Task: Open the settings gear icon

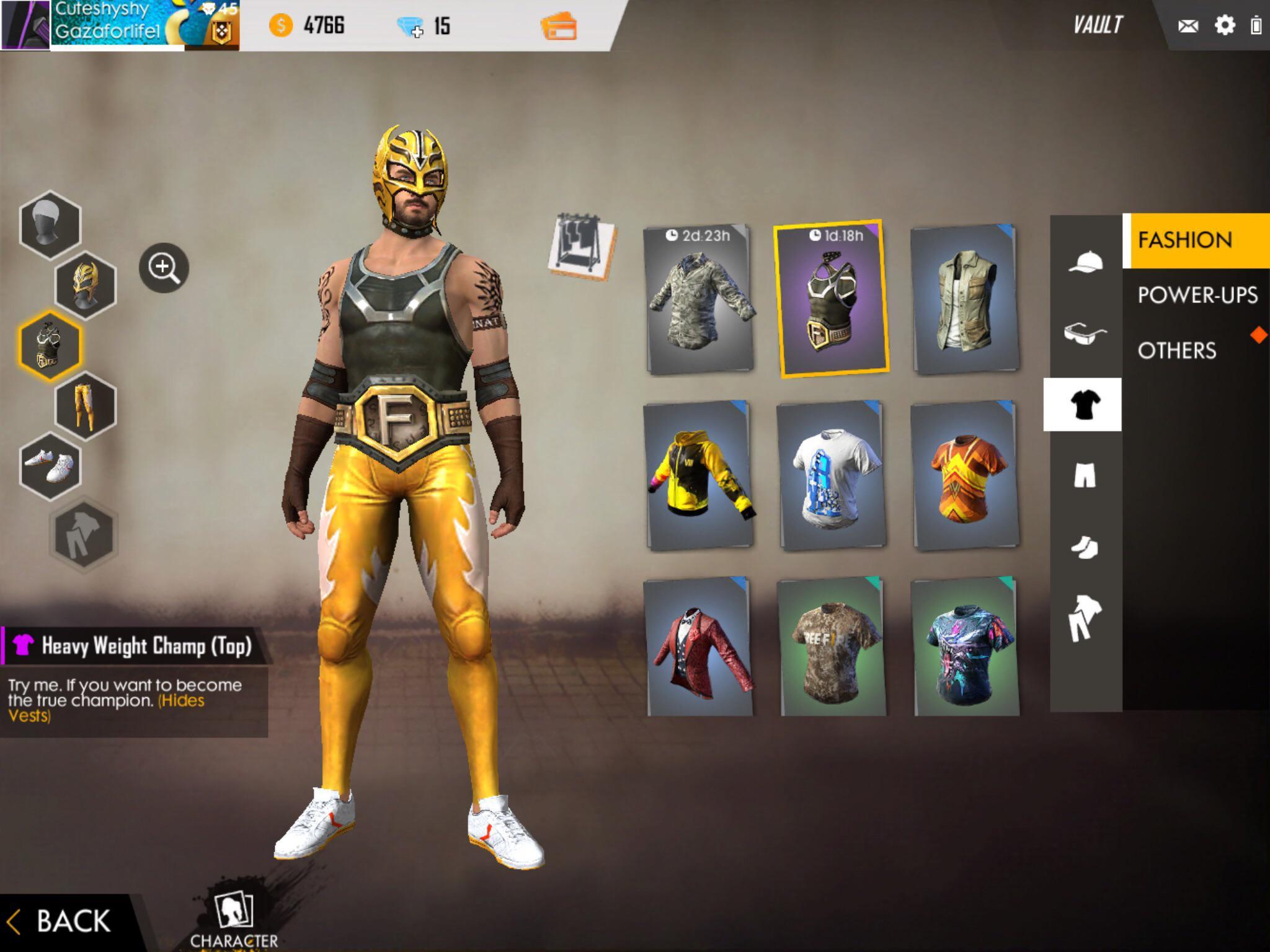Action: (1226, 25)
